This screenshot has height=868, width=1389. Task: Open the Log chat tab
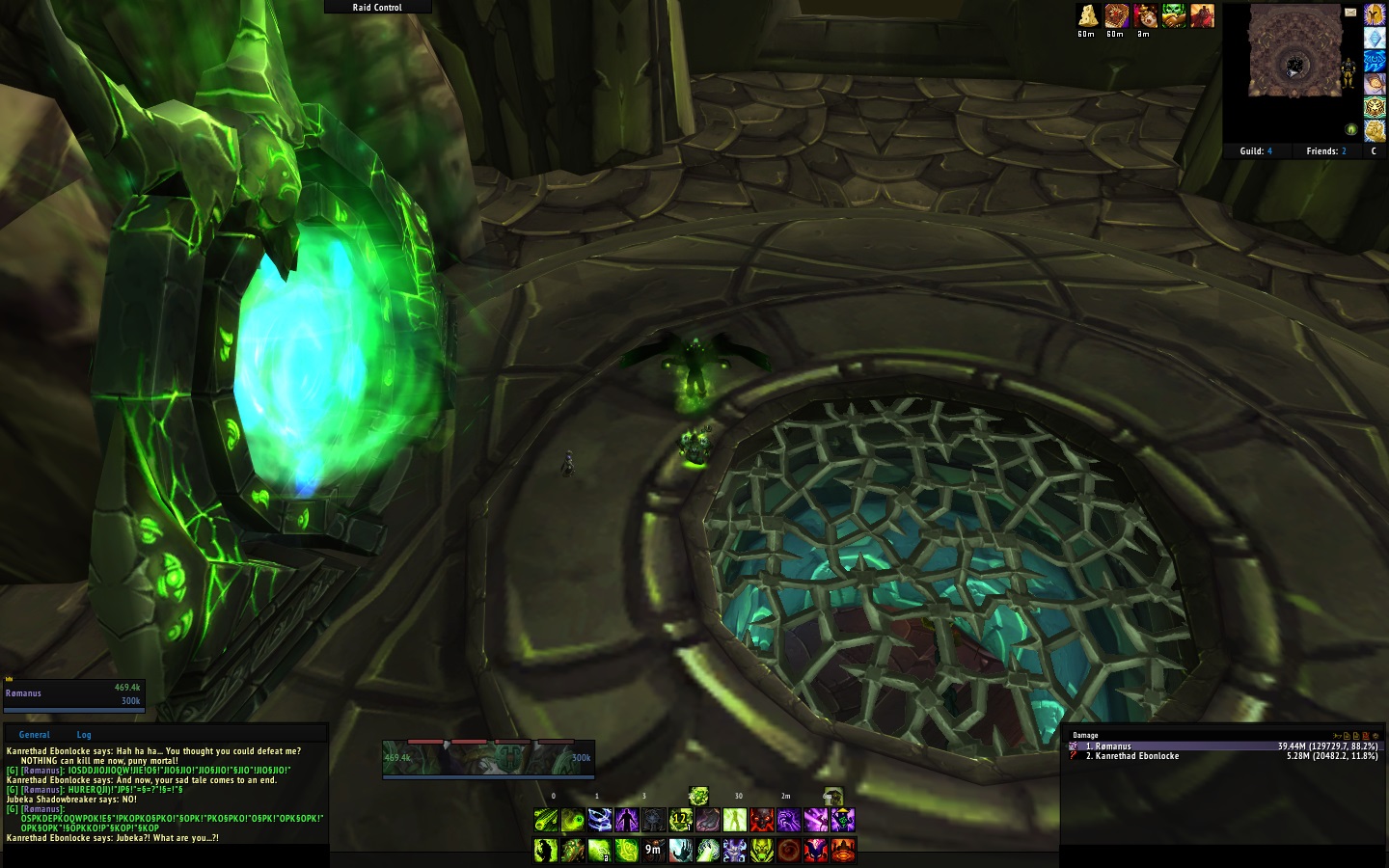(x=84, y=735)
